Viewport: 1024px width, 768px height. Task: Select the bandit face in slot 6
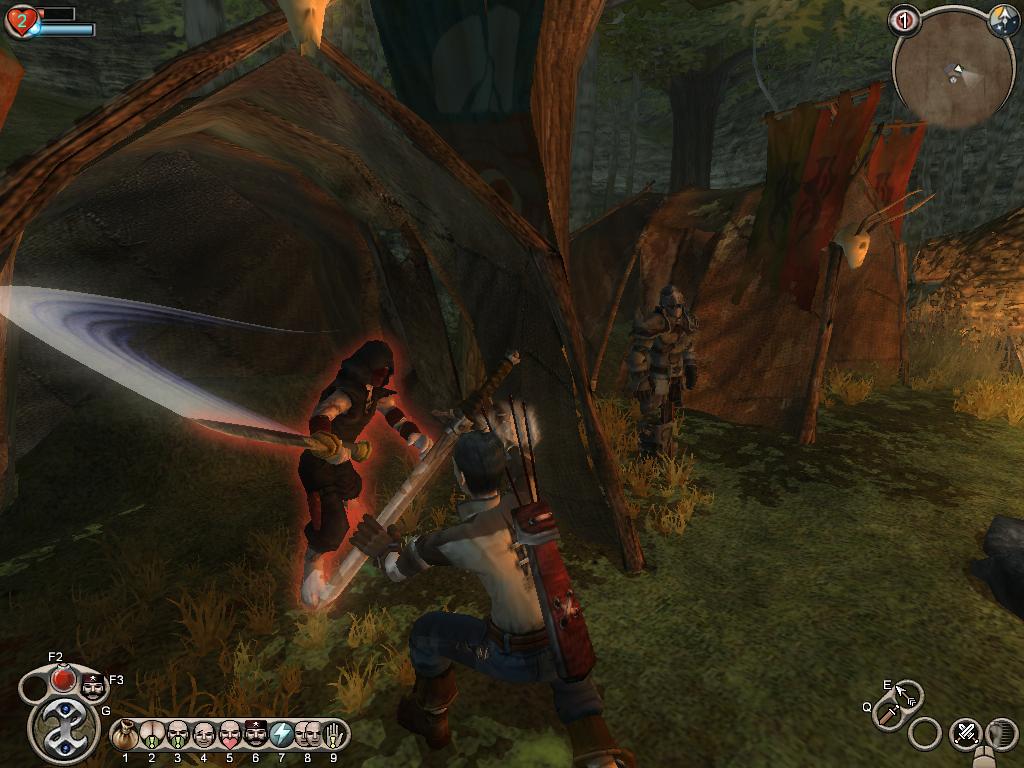[256, 735]
